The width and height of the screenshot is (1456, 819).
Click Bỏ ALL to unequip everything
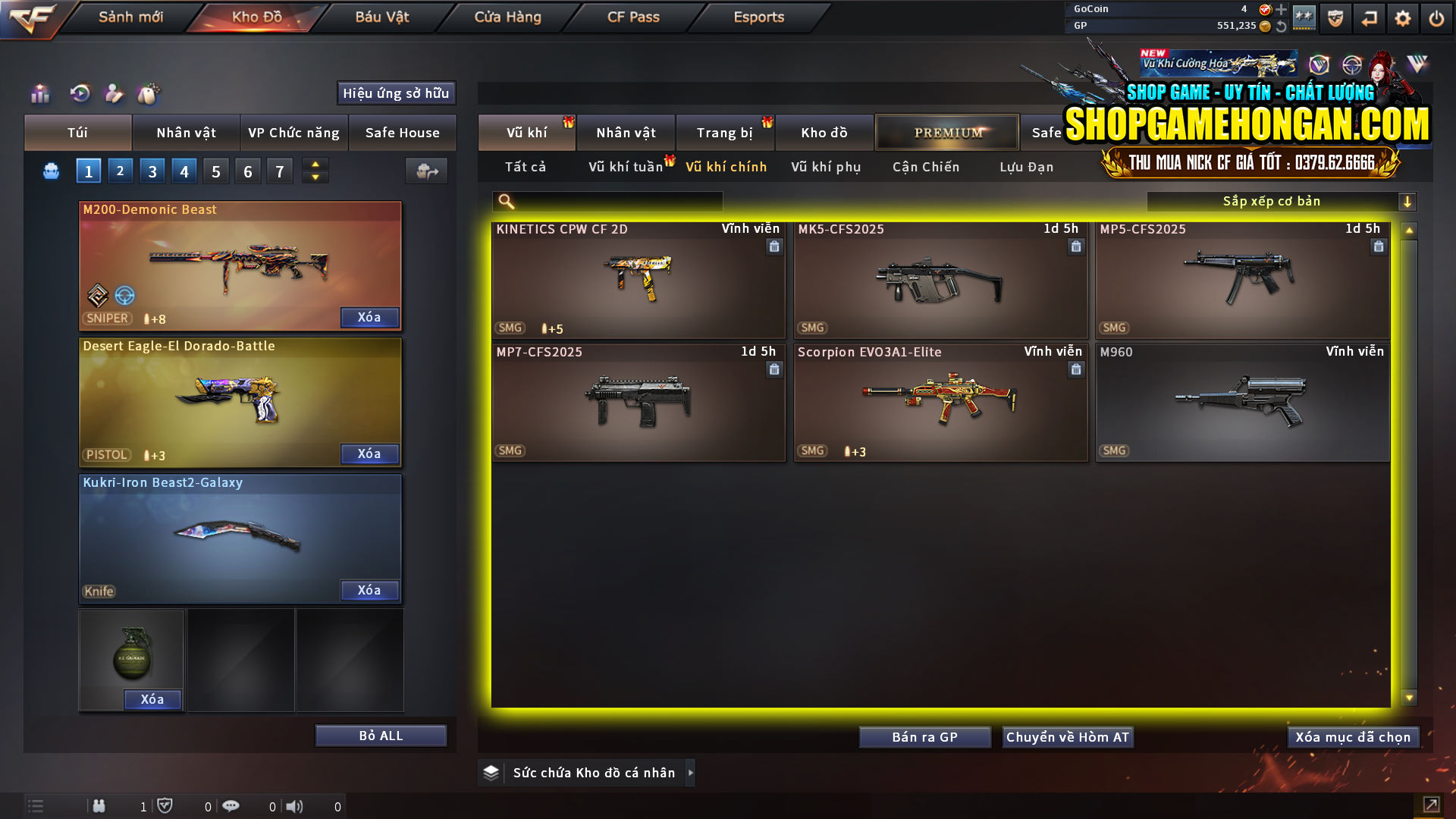(380, 735)
